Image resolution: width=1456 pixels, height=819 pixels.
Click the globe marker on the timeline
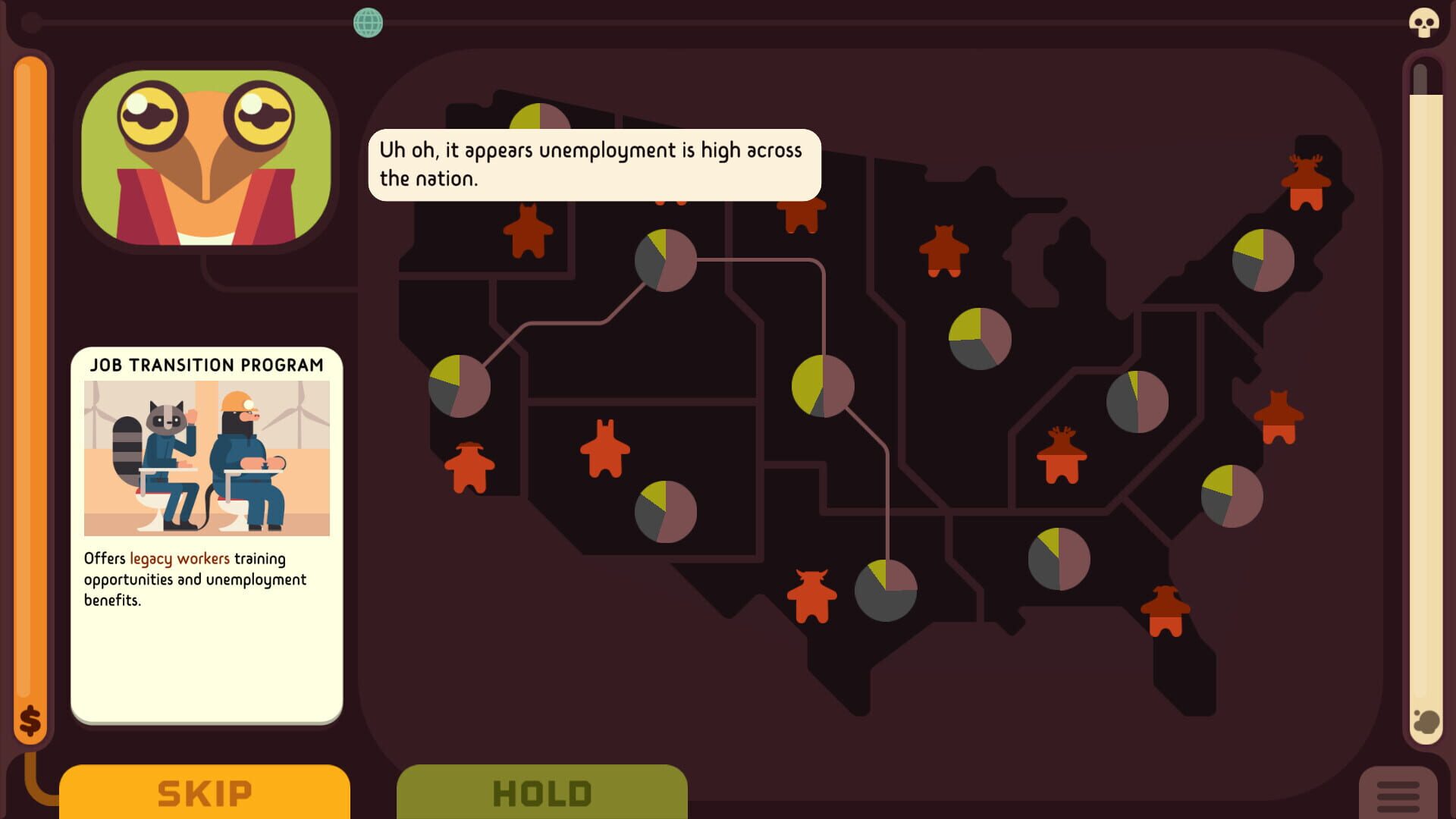[x=369, y=24]
